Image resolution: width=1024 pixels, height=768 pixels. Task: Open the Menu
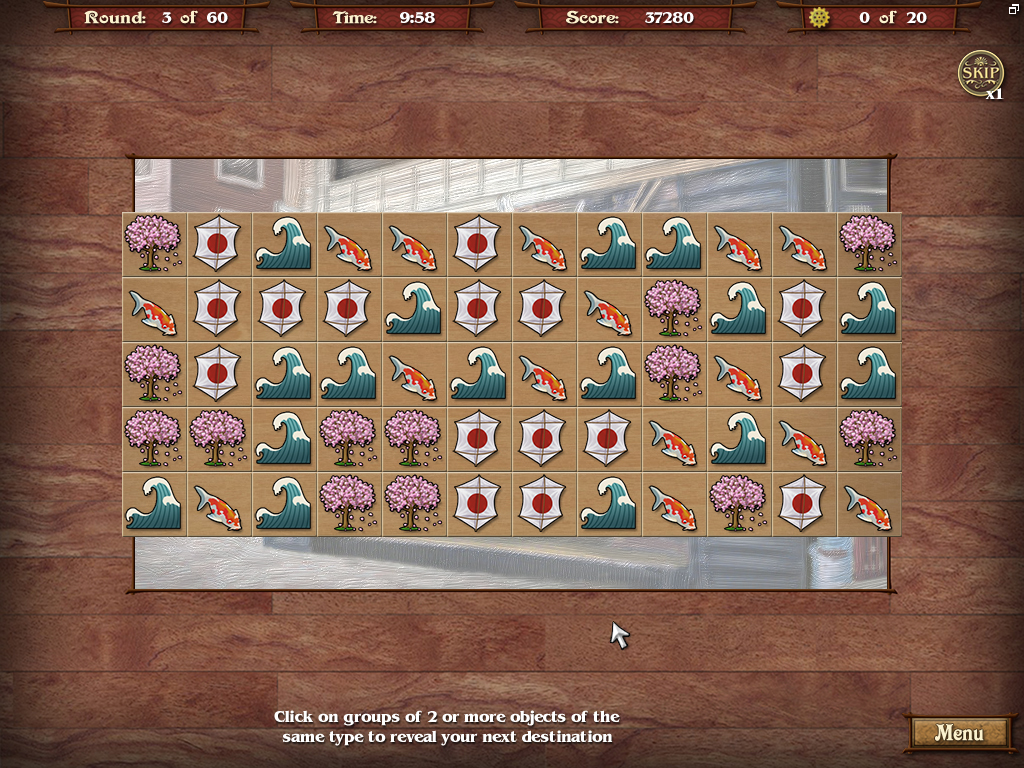tap(958, 733)
